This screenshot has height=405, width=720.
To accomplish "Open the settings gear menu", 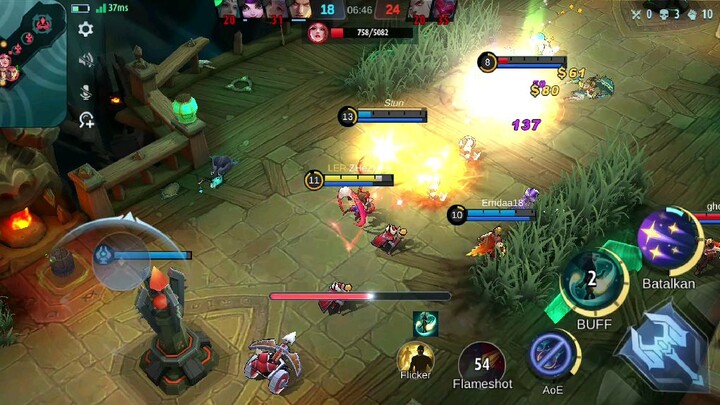I will click(x=86, y=29).
